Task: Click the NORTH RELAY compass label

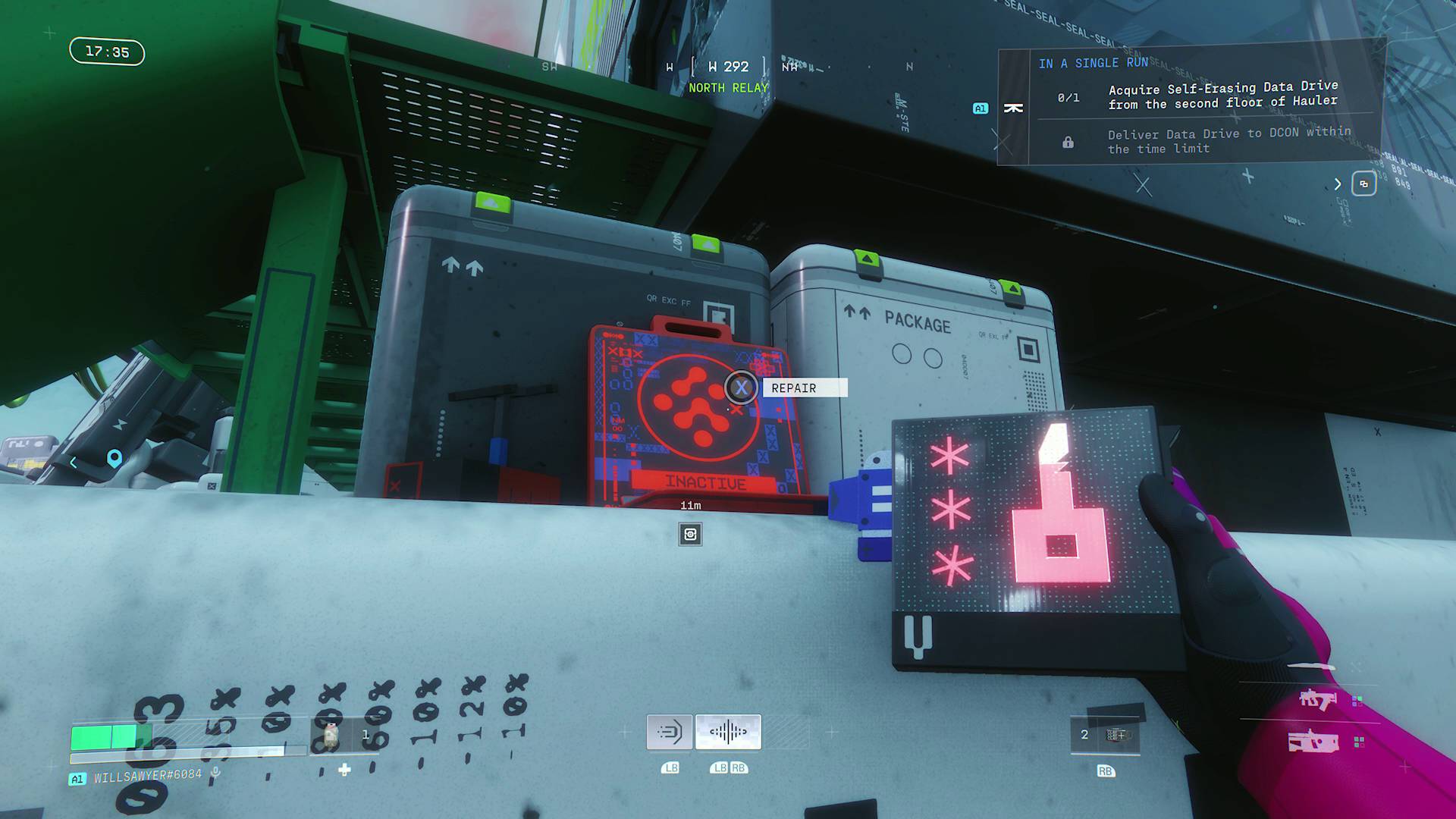Action: coord(727,88)
